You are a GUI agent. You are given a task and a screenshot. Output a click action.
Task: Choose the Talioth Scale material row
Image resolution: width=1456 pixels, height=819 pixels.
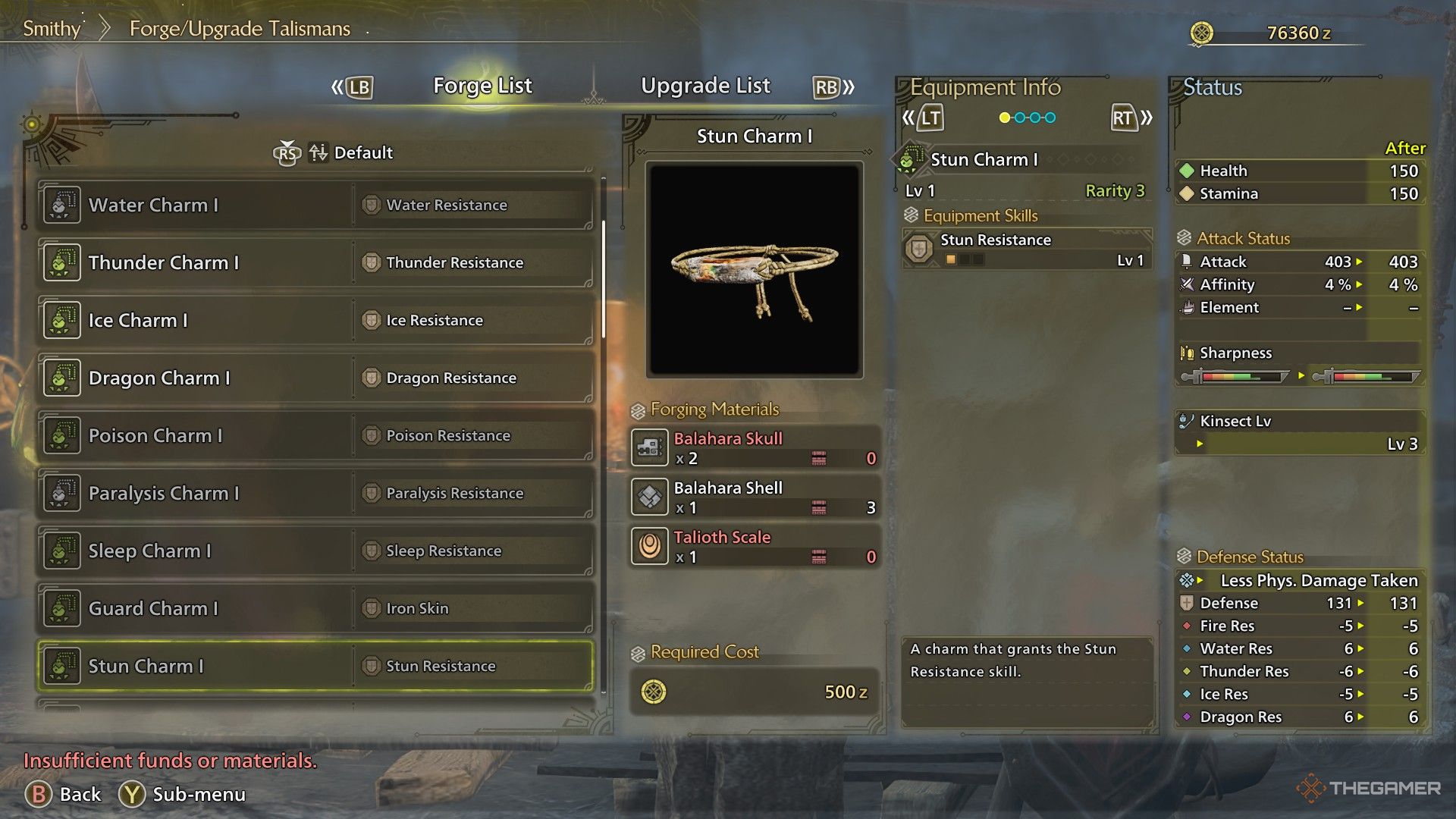tap(755, 546)
